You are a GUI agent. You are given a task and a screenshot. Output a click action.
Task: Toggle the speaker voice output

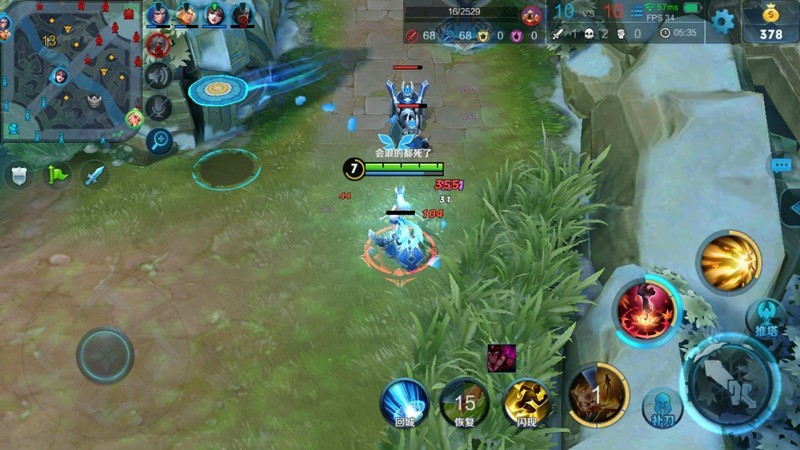(x=158, y=75)
